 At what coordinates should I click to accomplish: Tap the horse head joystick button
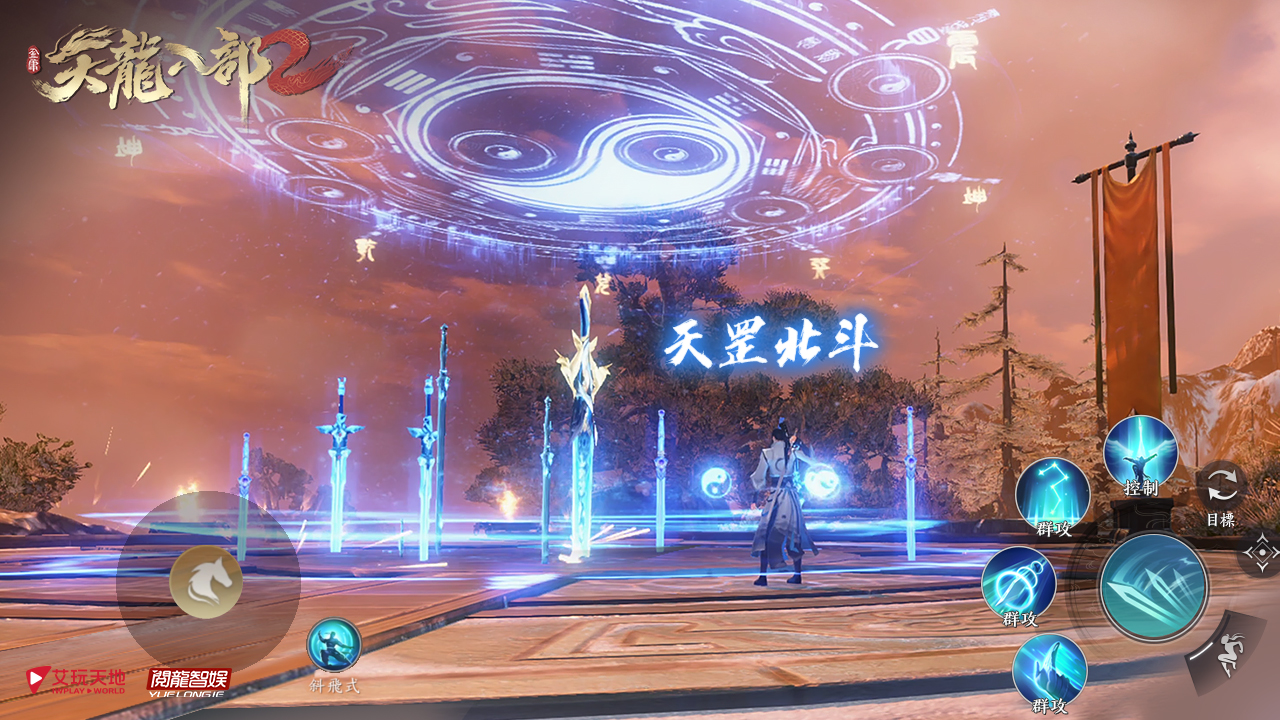point(206,582)
